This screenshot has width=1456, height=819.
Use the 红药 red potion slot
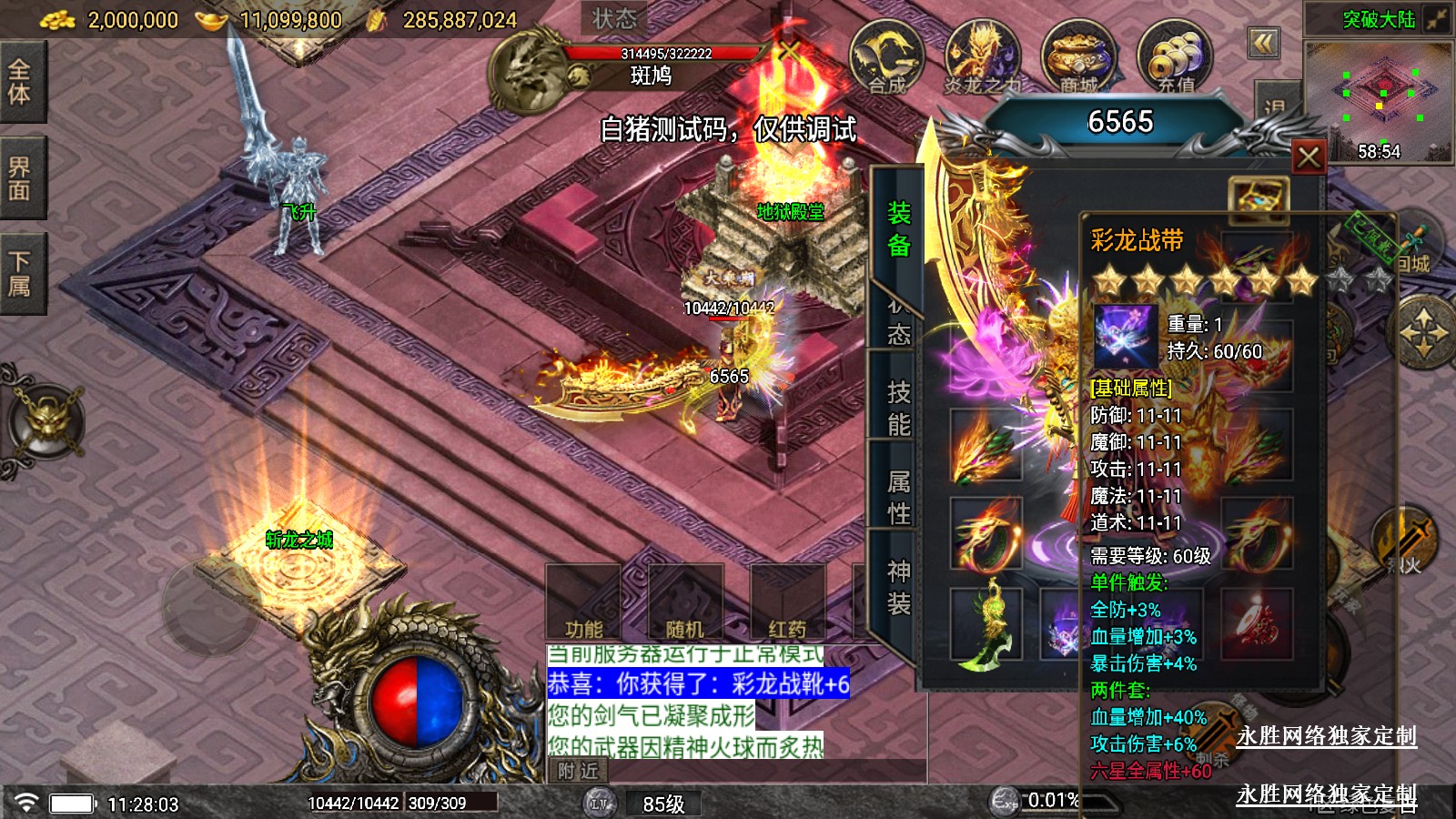[x=787, y=602]
